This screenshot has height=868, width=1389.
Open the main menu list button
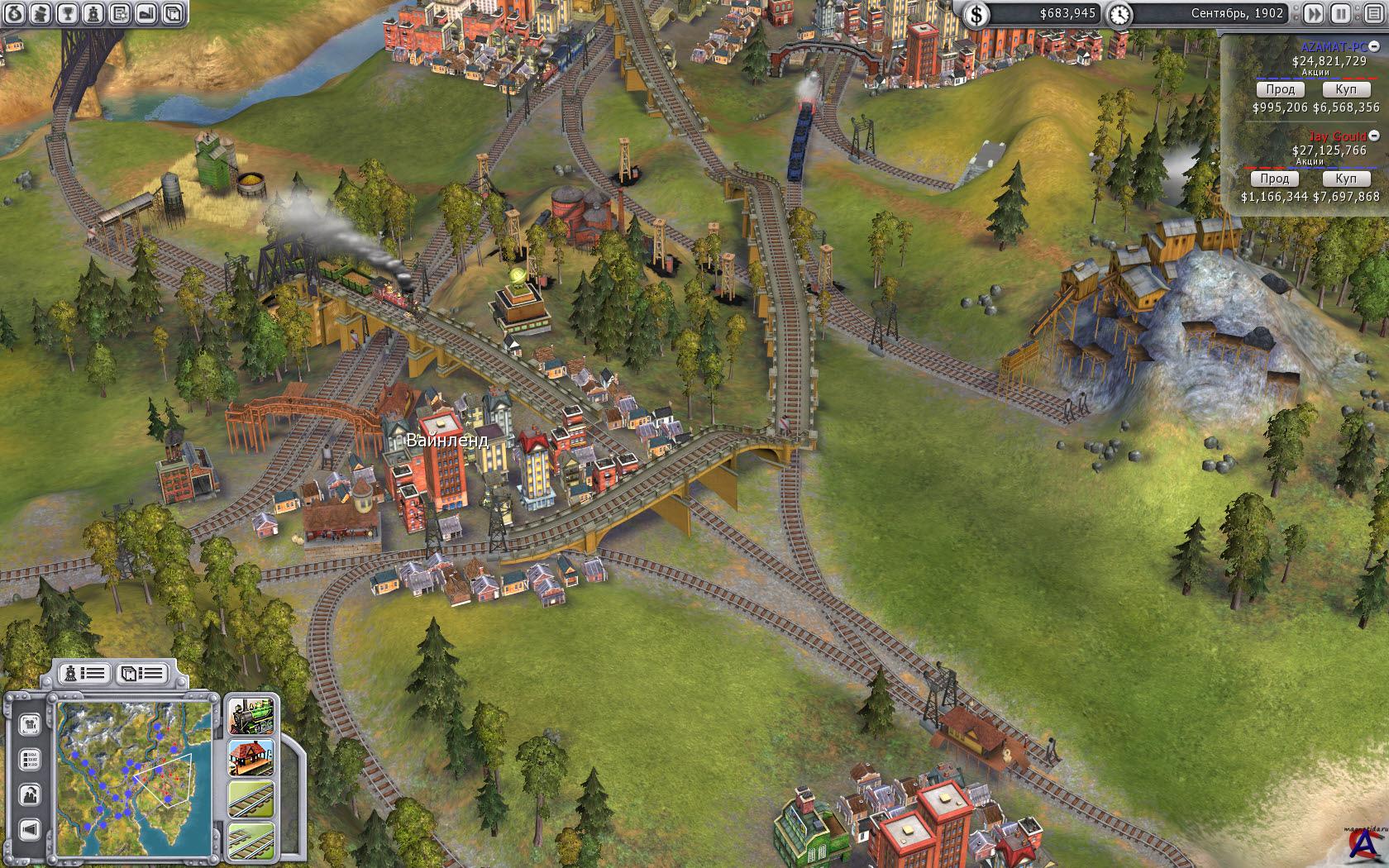click(1372, 13)
